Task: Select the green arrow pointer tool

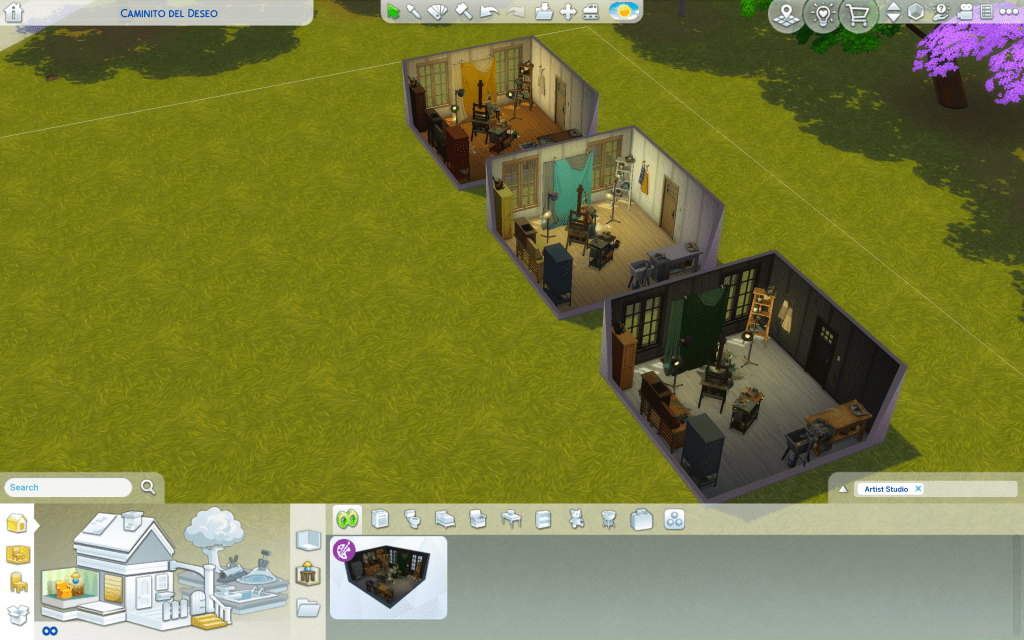Action: [393, 12]
